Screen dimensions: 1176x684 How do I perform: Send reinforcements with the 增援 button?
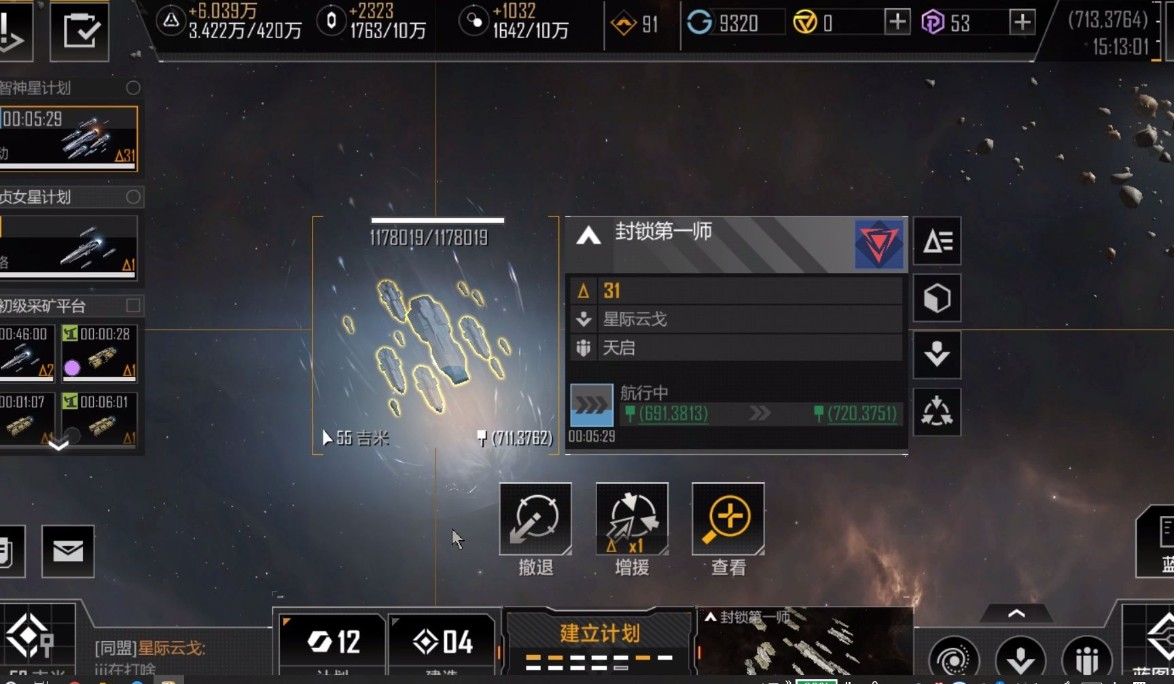click(x=632, y=519)
